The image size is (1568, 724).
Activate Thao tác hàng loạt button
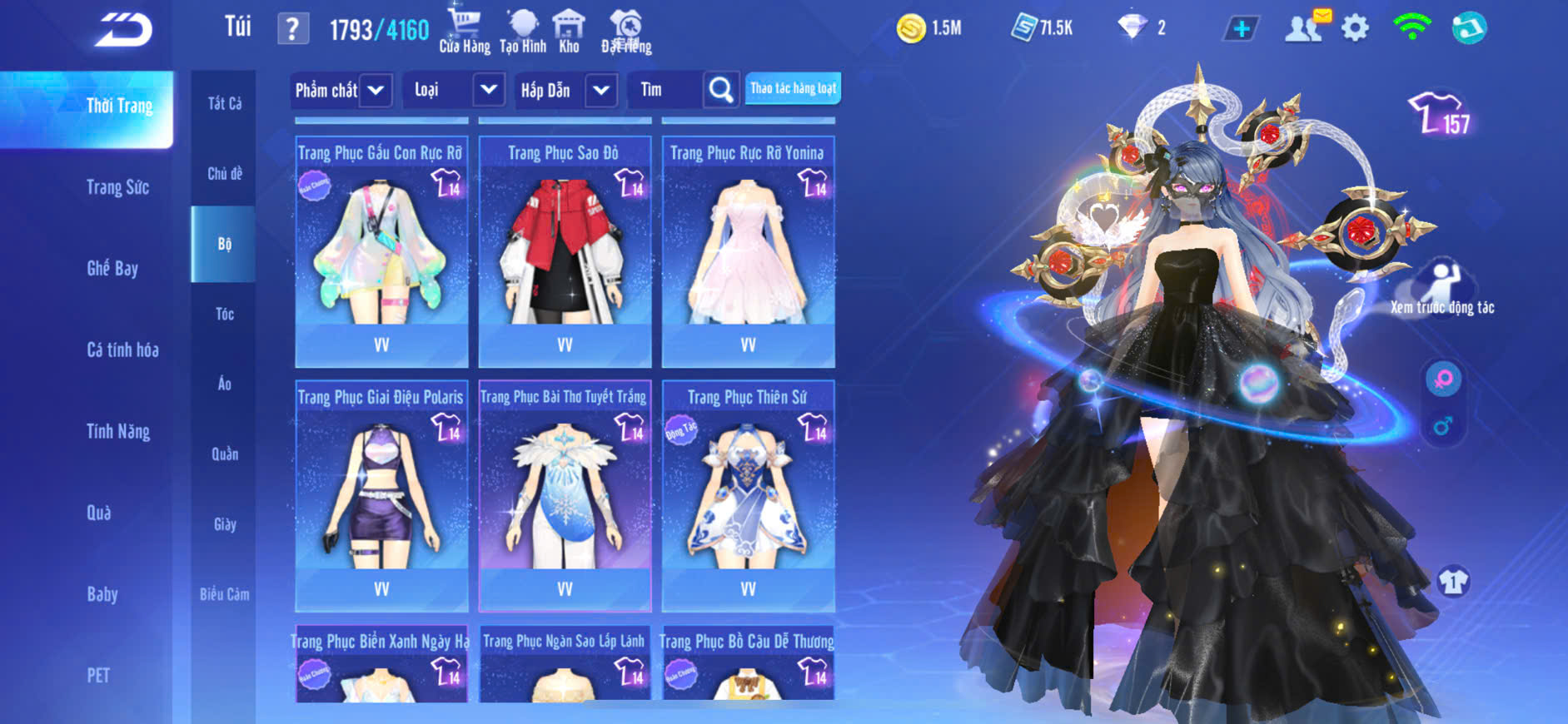[793, 88]
